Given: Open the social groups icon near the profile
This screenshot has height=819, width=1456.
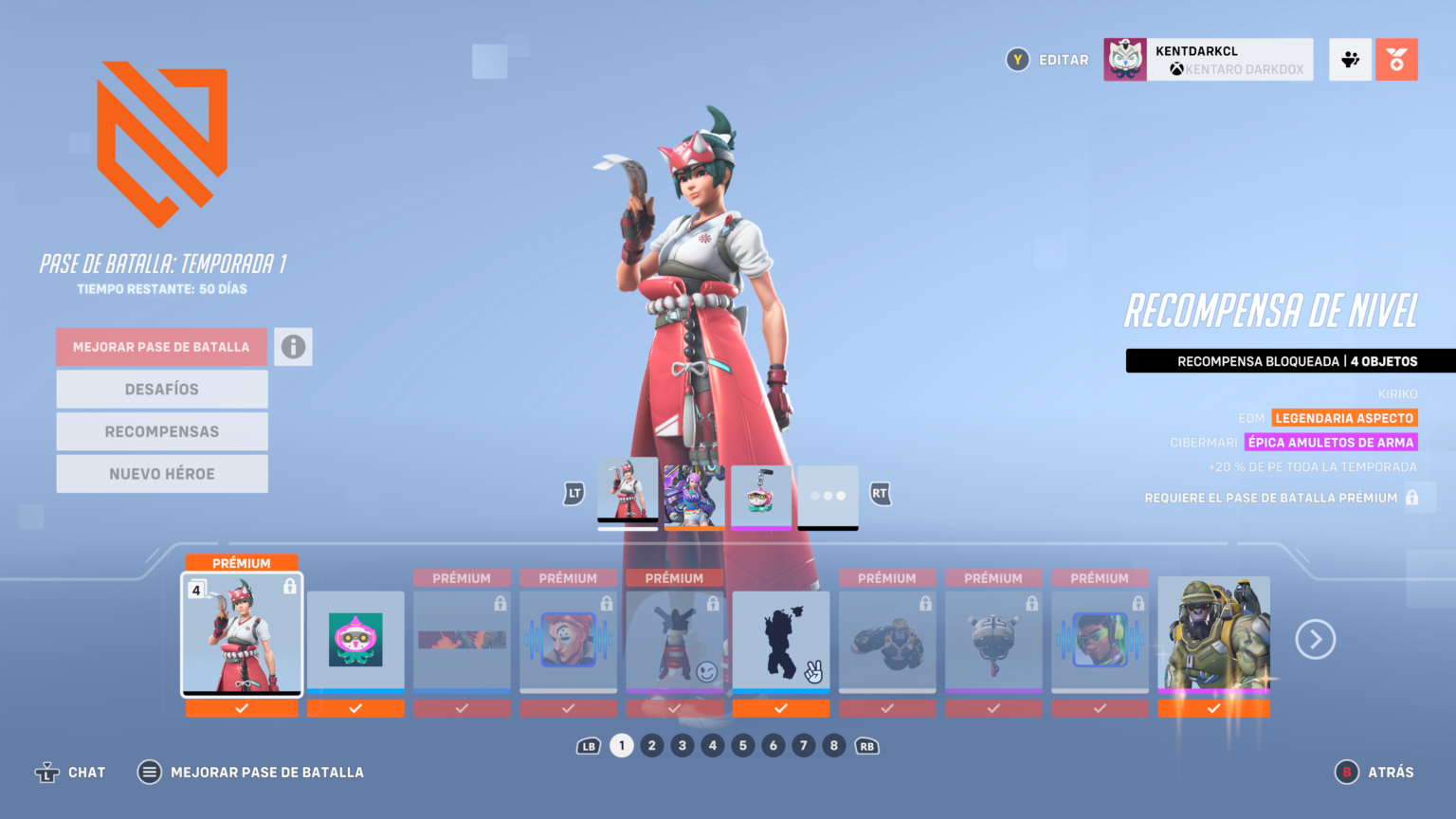Looking at the screenshot, I should click(x=1349, y=59).
